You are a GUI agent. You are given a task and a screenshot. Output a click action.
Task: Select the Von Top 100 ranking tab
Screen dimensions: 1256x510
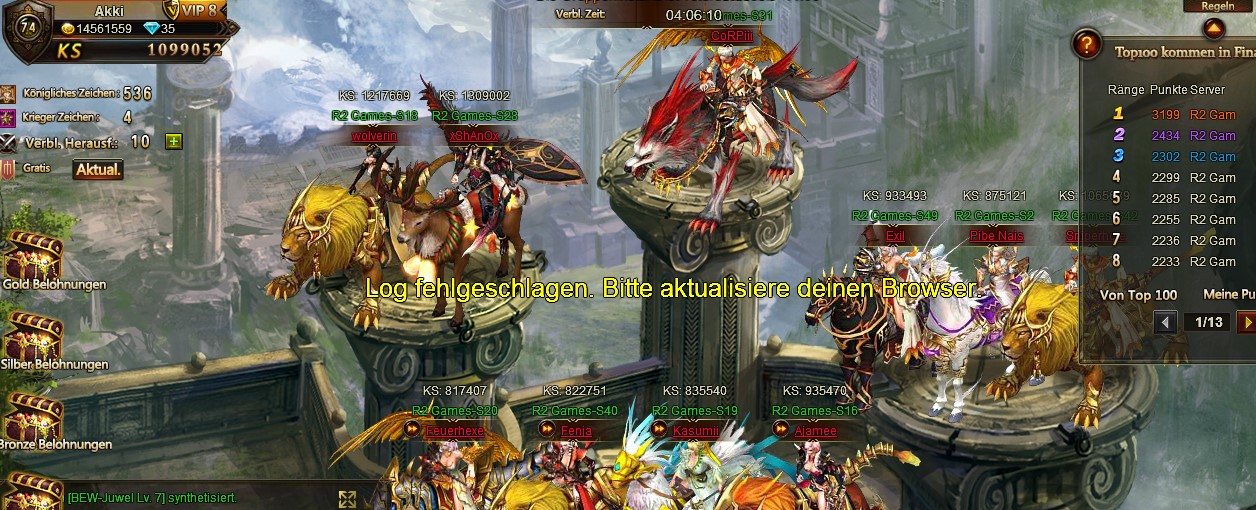[1138, 295]
